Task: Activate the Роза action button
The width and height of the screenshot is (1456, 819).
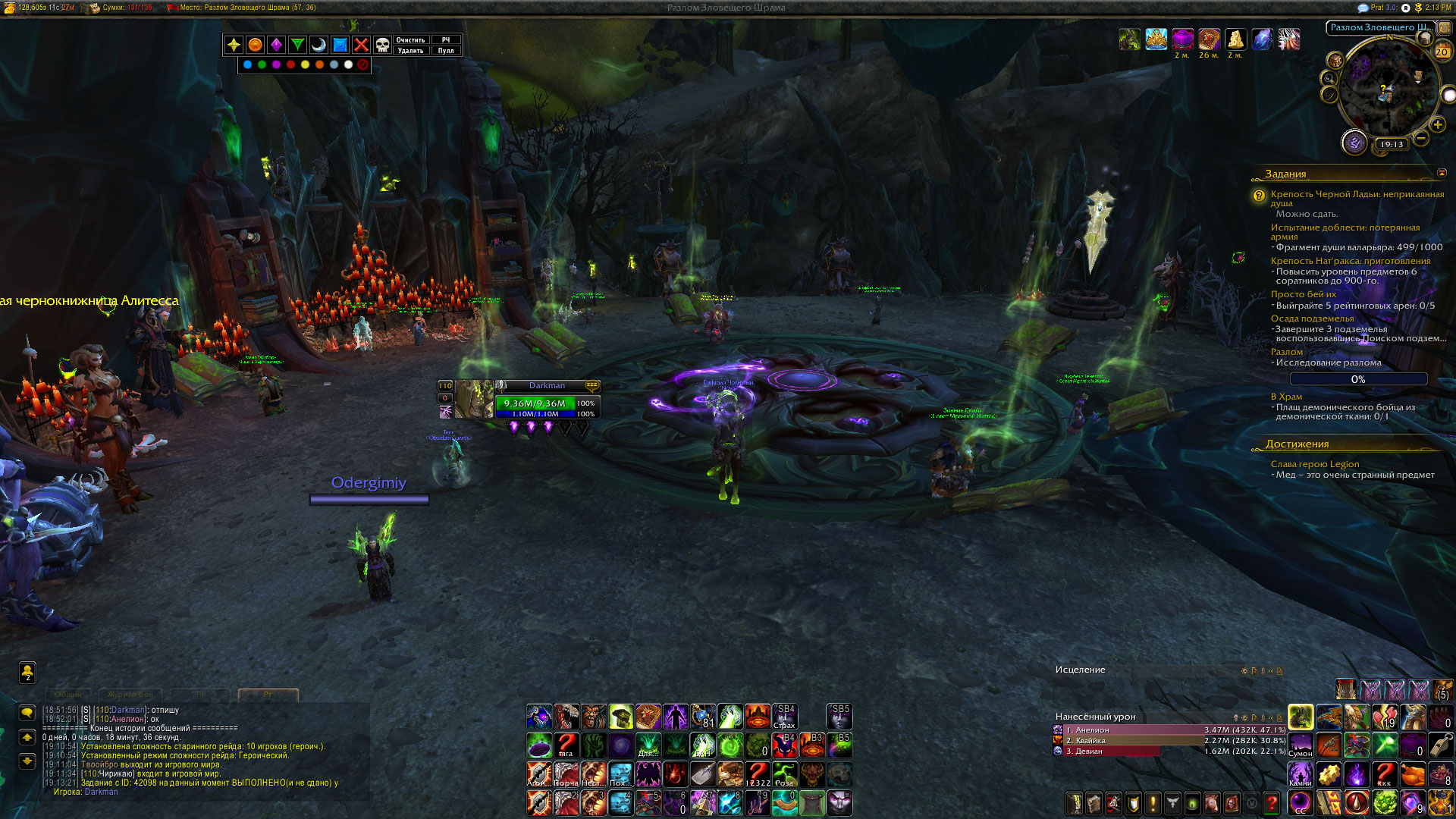Action: point(785,773)
